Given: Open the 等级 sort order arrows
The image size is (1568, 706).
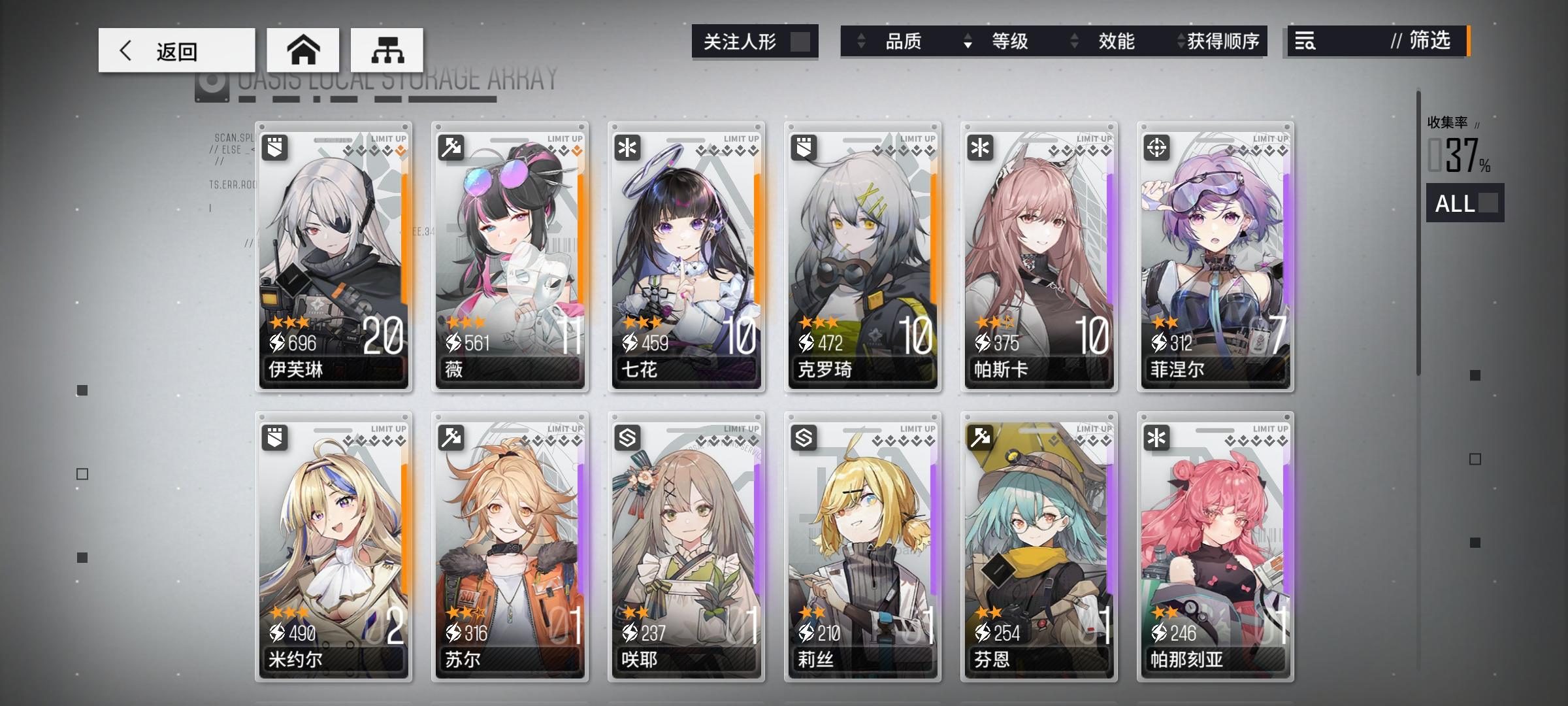Looking at the screenshot, I should [966, 42].
